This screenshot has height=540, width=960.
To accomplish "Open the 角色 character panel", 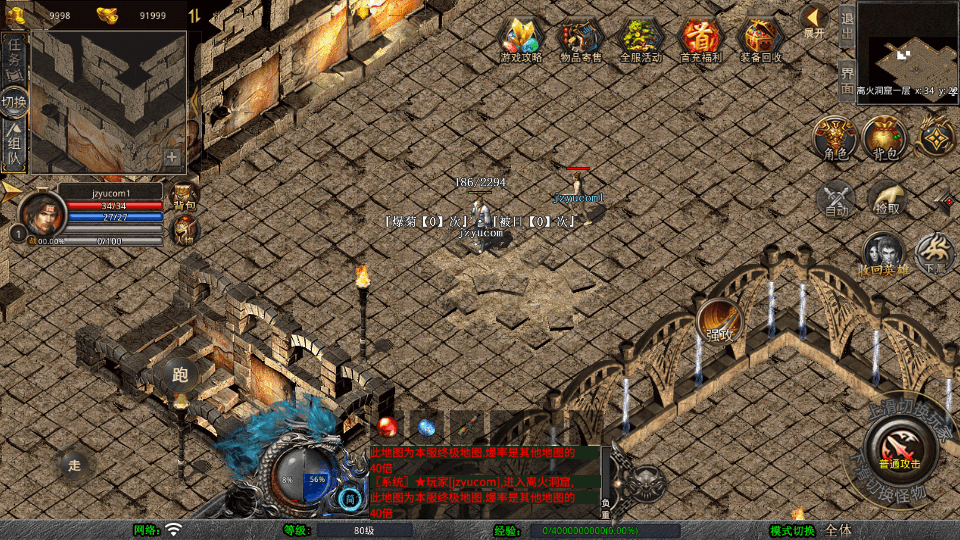I will click(x=835, y=138).
